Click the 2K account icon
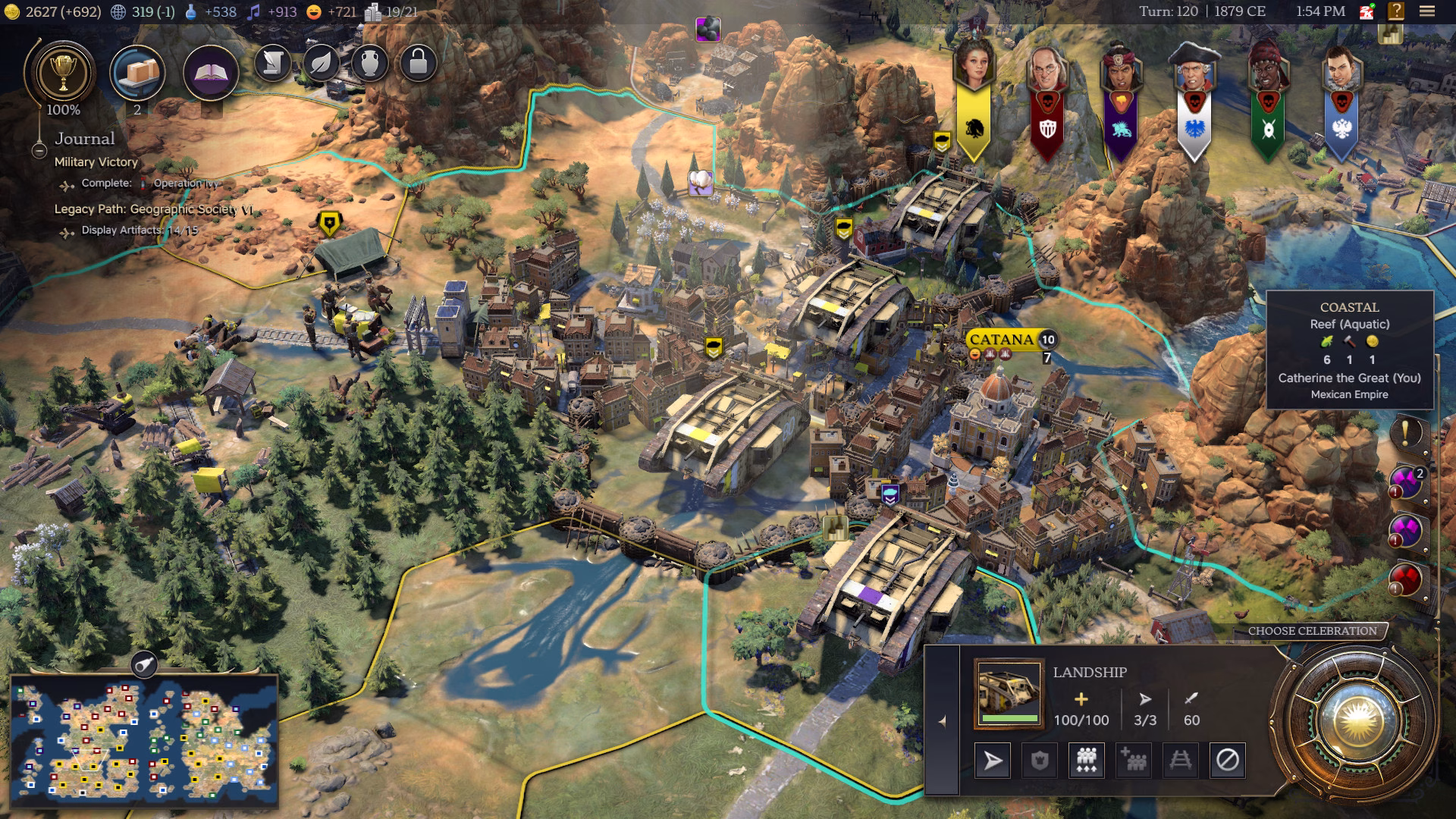Screen dimensions: 1456x819 tap(1367, 11)
